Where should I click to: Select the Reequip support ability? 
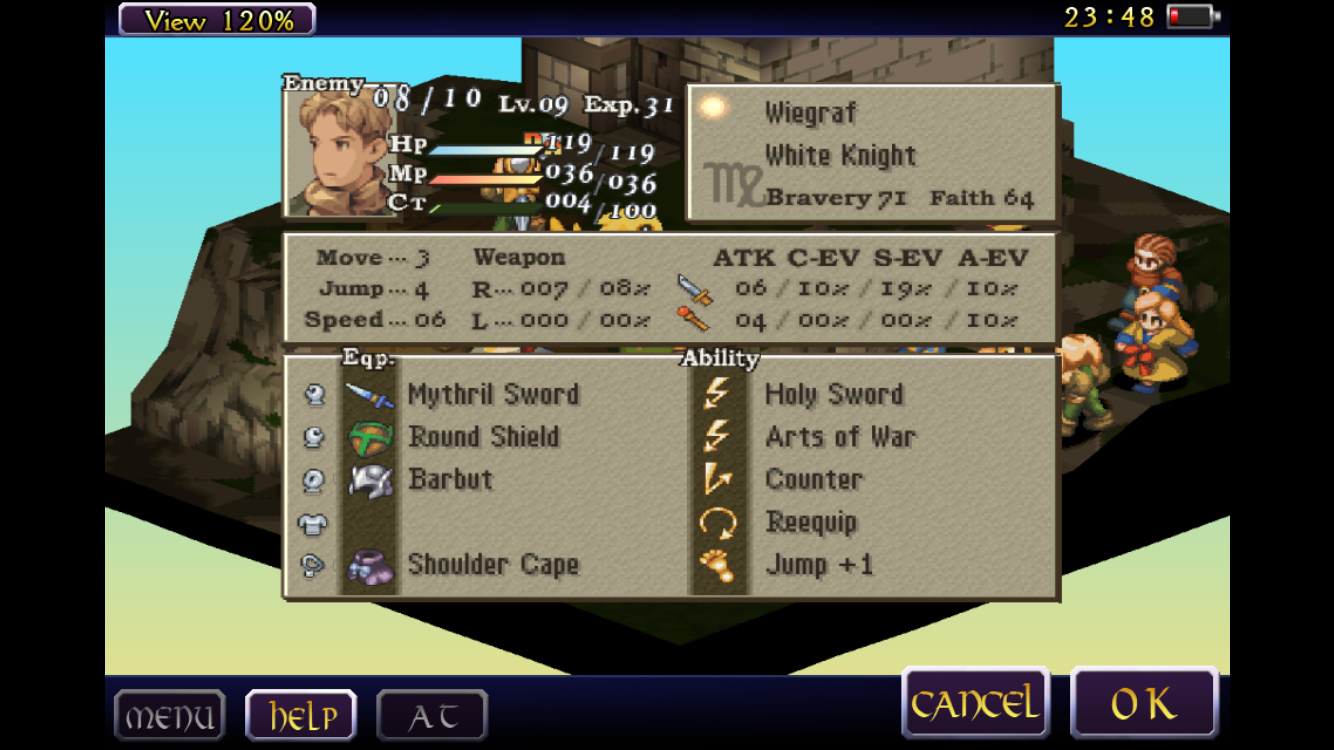[x=811, y=522]
